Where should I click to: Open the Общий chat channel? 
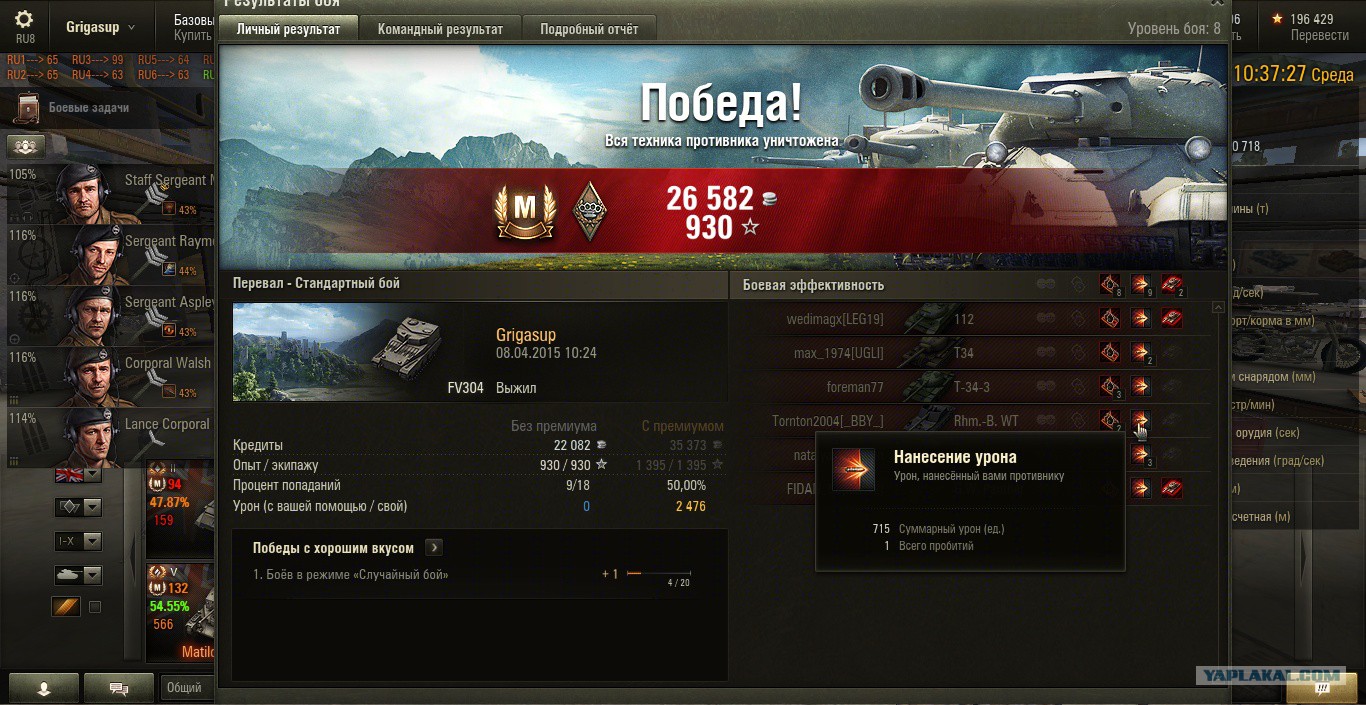(184, 687)
